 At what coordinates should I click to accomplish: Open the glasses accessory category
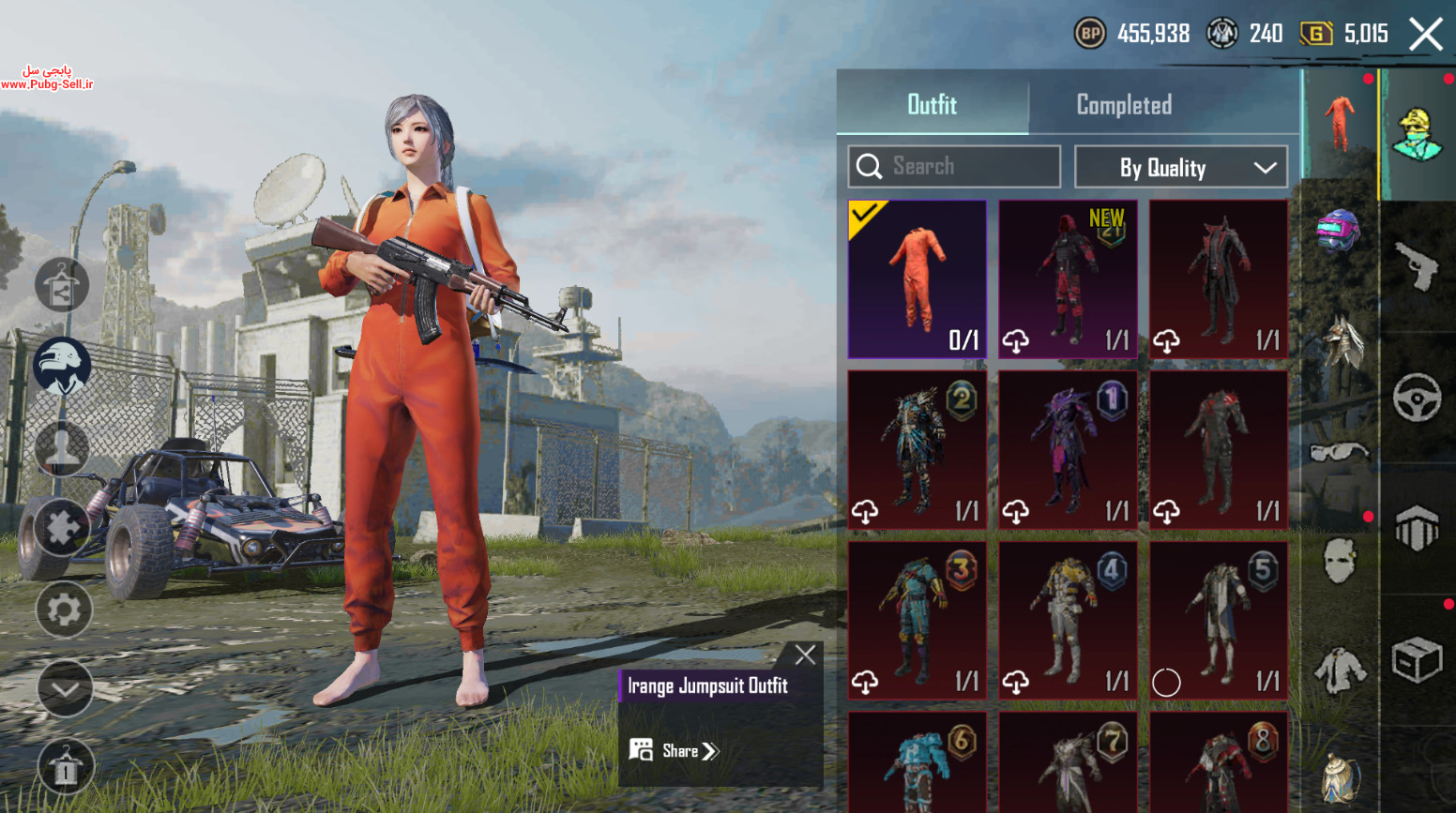[x=1339, y=454]
